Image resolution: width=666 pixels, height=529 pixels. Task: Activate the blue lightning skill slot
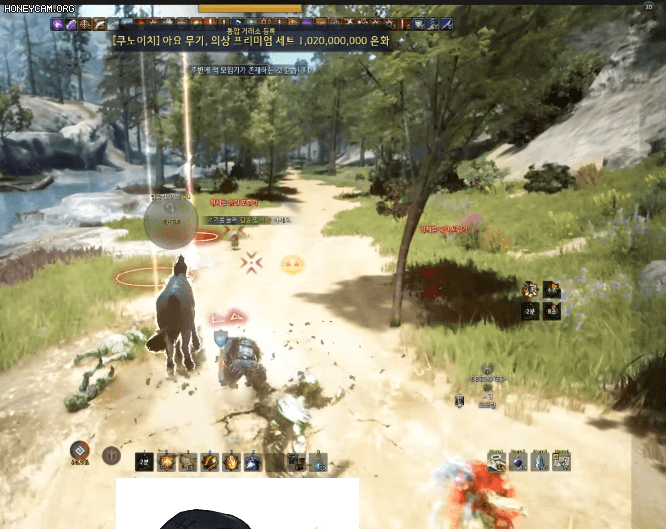[x=253, y=462]
